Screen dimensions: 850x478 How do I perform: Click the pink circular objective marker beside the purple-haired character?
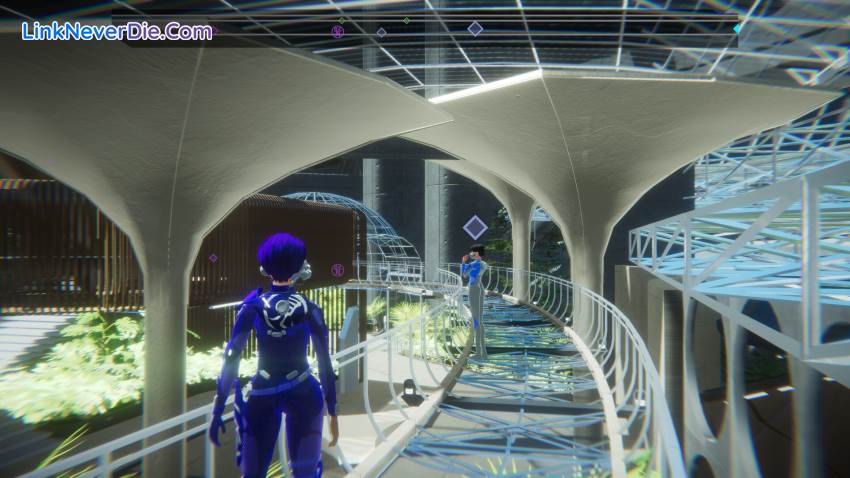tap(337, 270)
